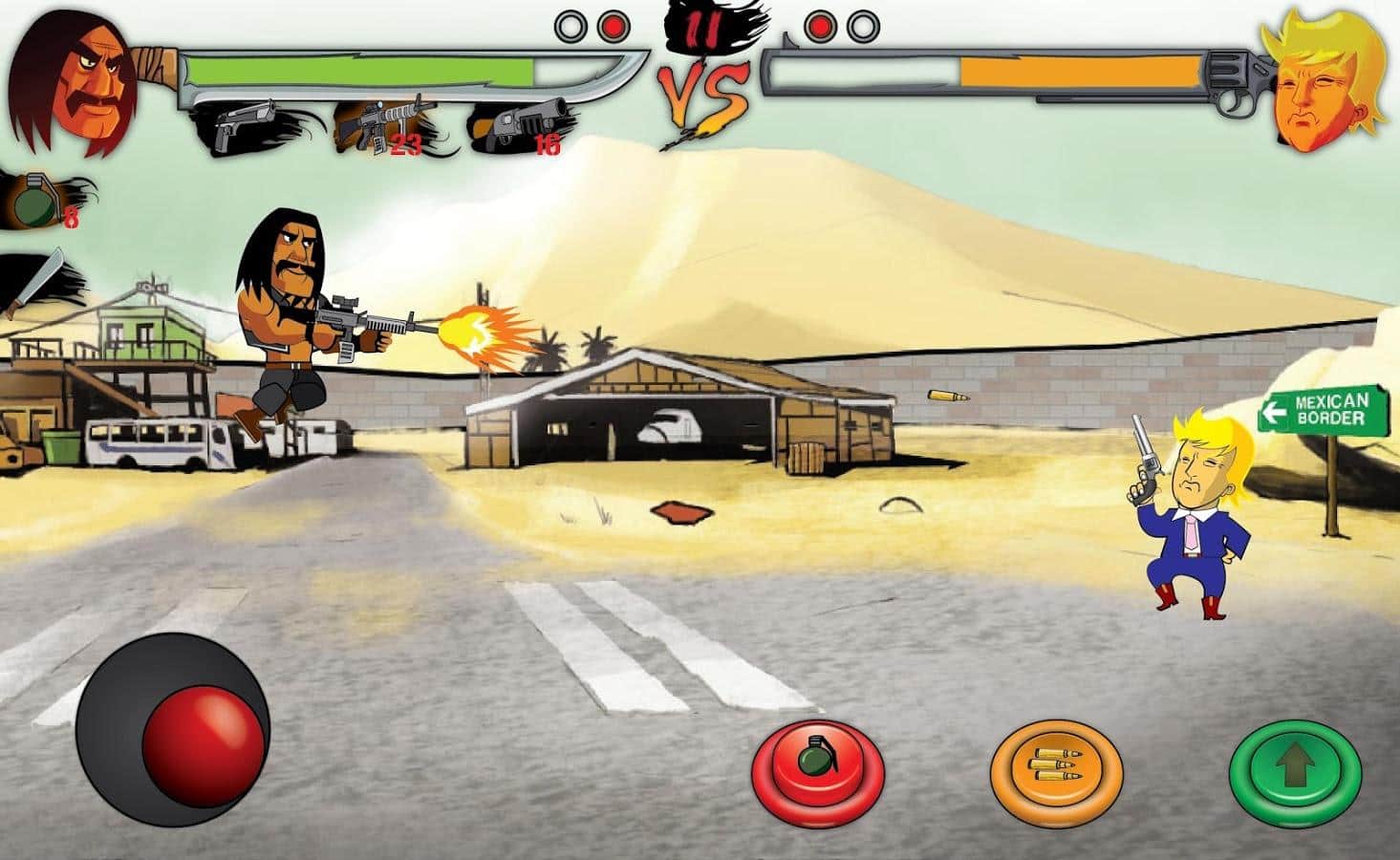
Task: Select the grenade item icon
Action: pyautogui.click(x=33, y=201)
